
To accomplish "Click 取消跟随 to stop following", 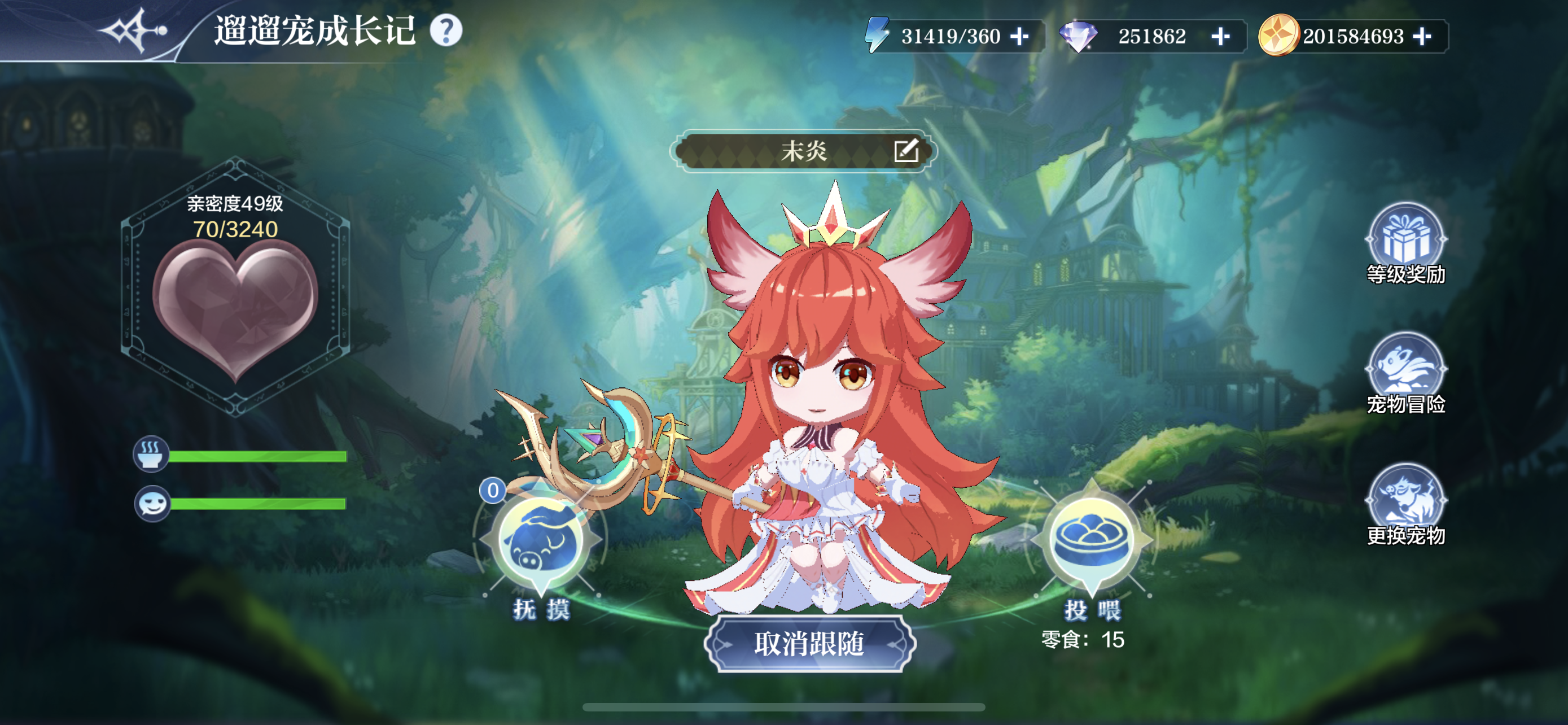I will [809, 644].
